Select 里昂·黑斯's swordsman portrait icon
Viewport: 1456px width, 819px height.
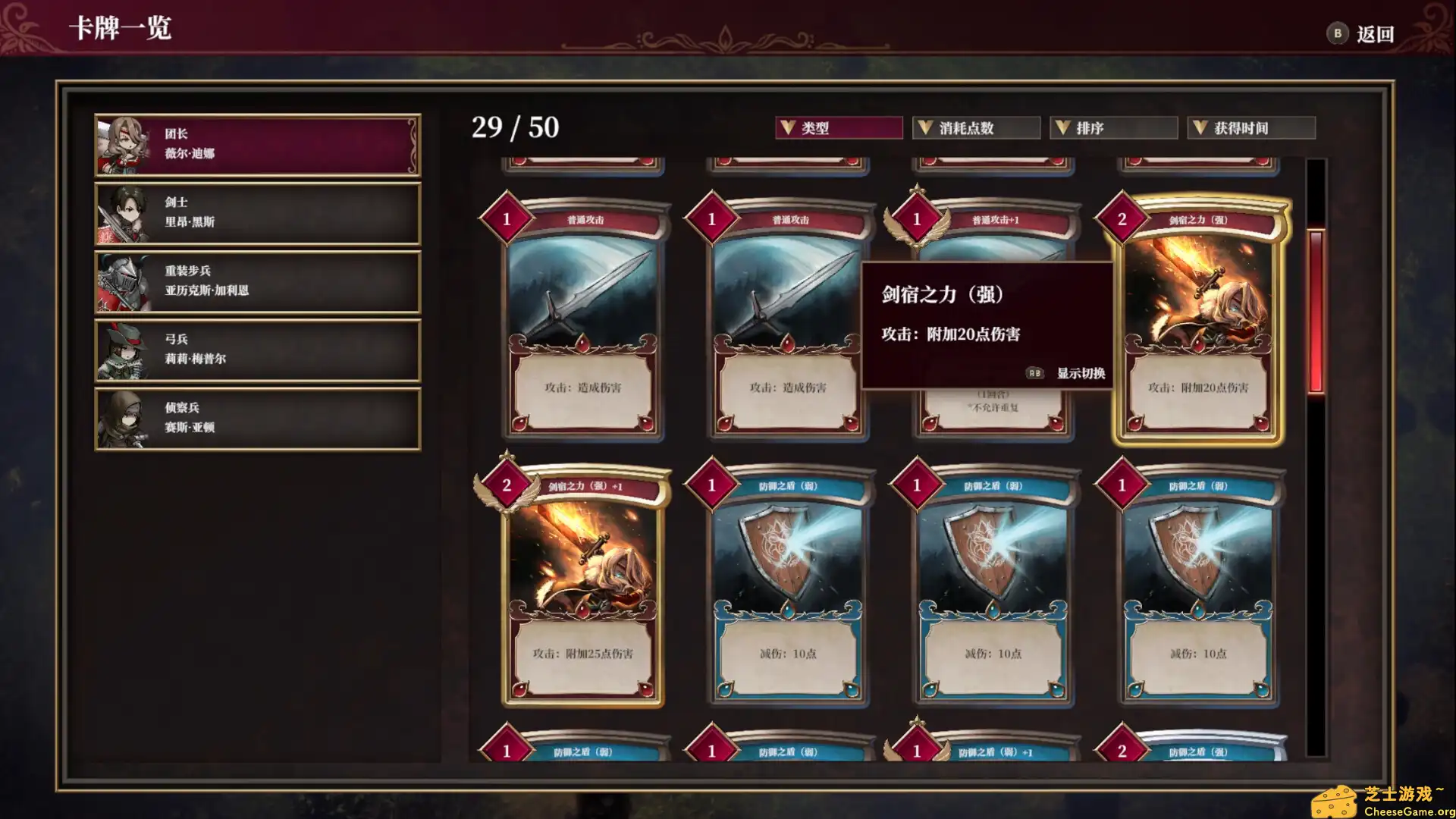click(127, 212)
